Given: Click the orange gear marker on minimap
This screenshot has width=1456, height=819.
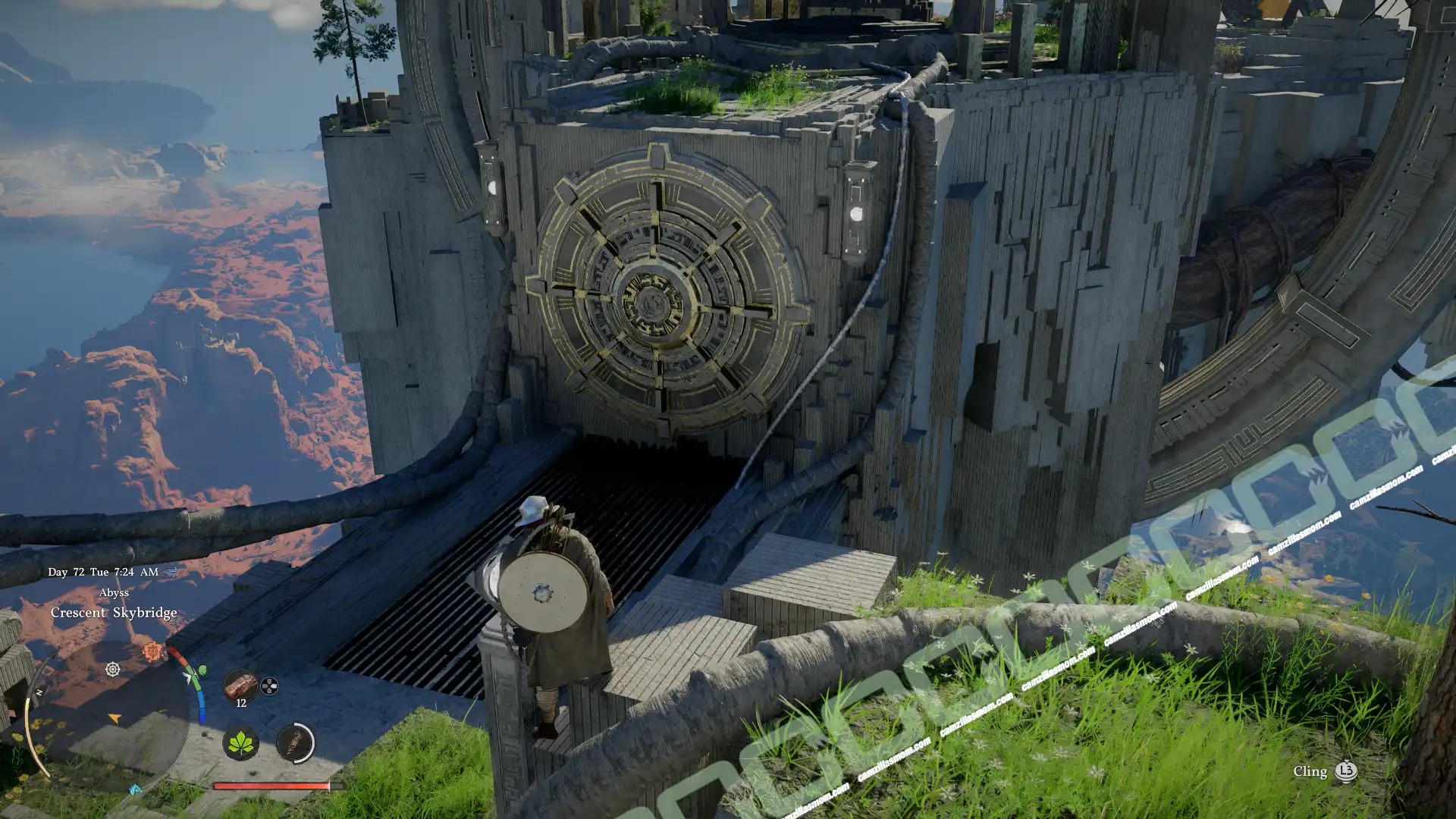Looking at the screenshot, I should (x=152, y=651).
